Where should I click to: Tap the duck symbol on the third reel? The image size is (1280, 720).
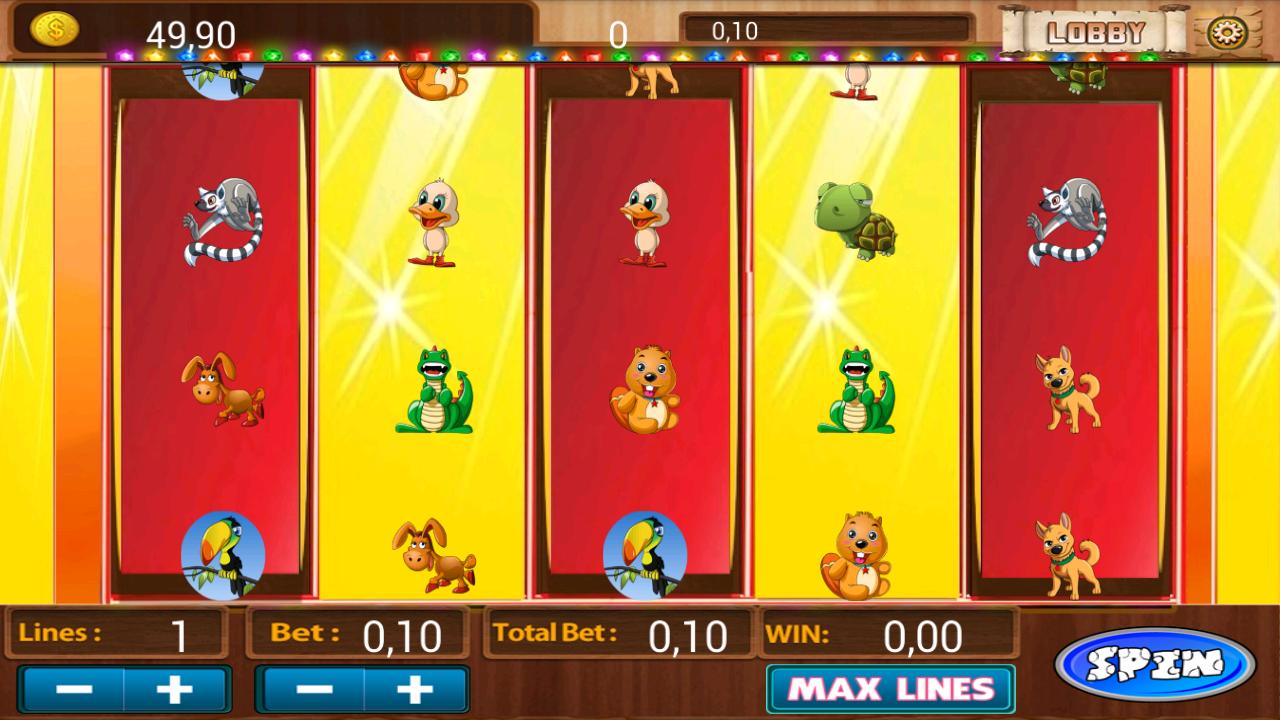(x=645, y=222)
